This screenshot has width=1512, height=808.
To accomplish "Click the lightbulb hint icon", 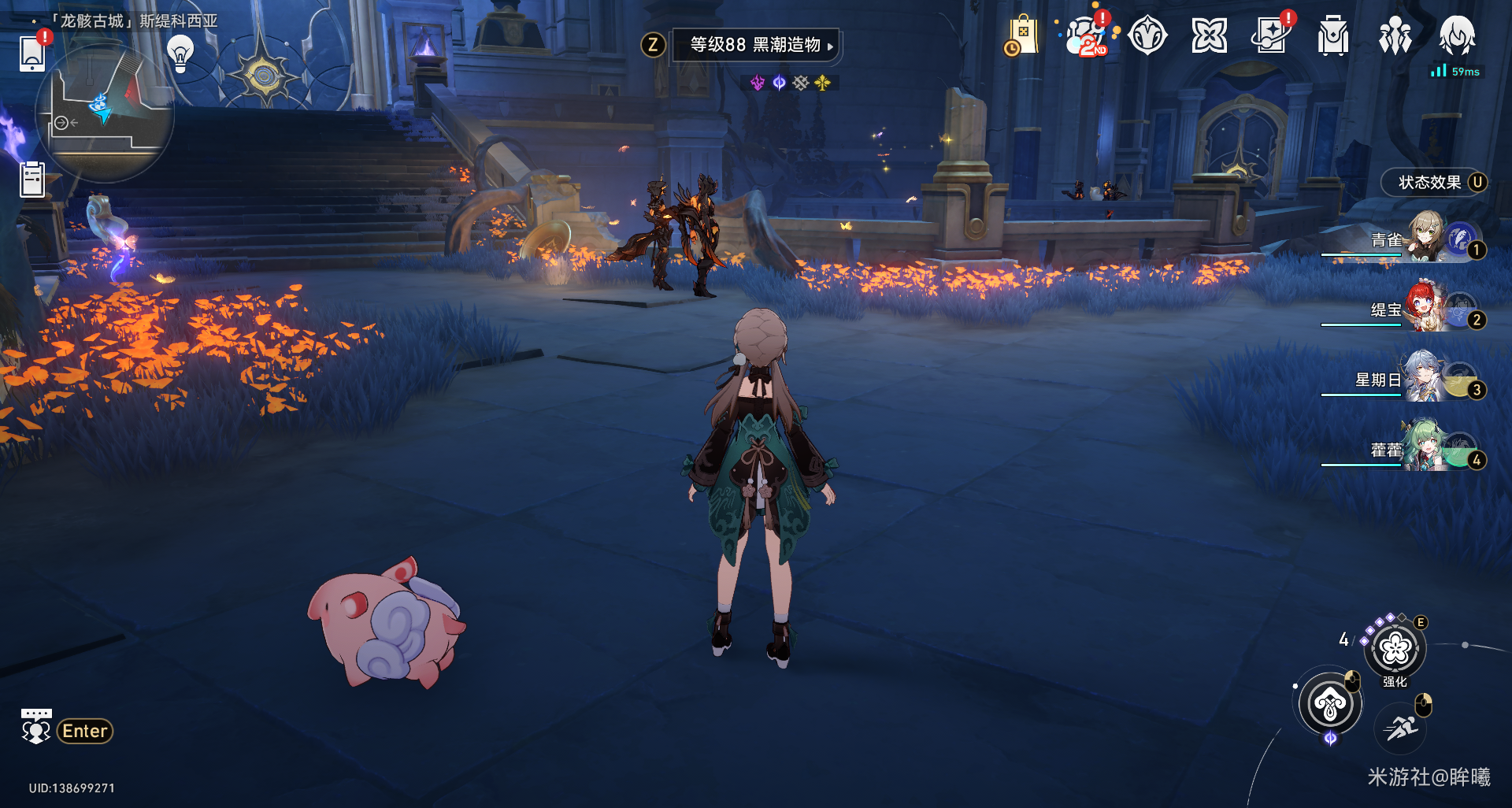I will pos(180,54).
